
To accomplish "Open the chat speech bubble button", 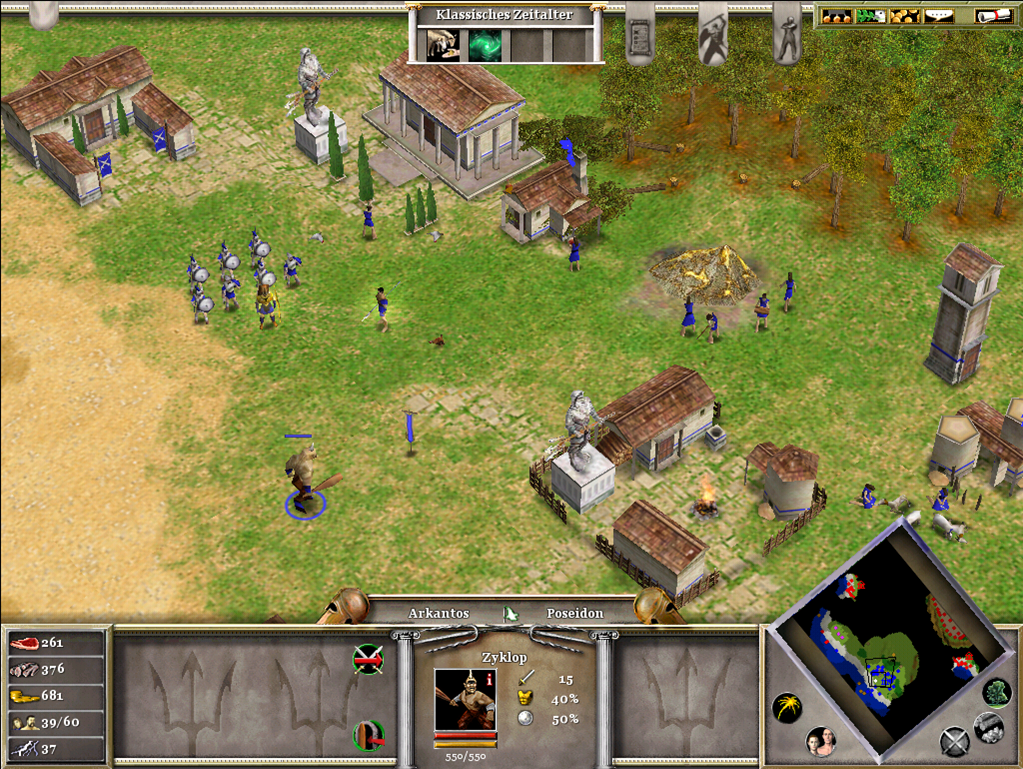I will (937, 17).
